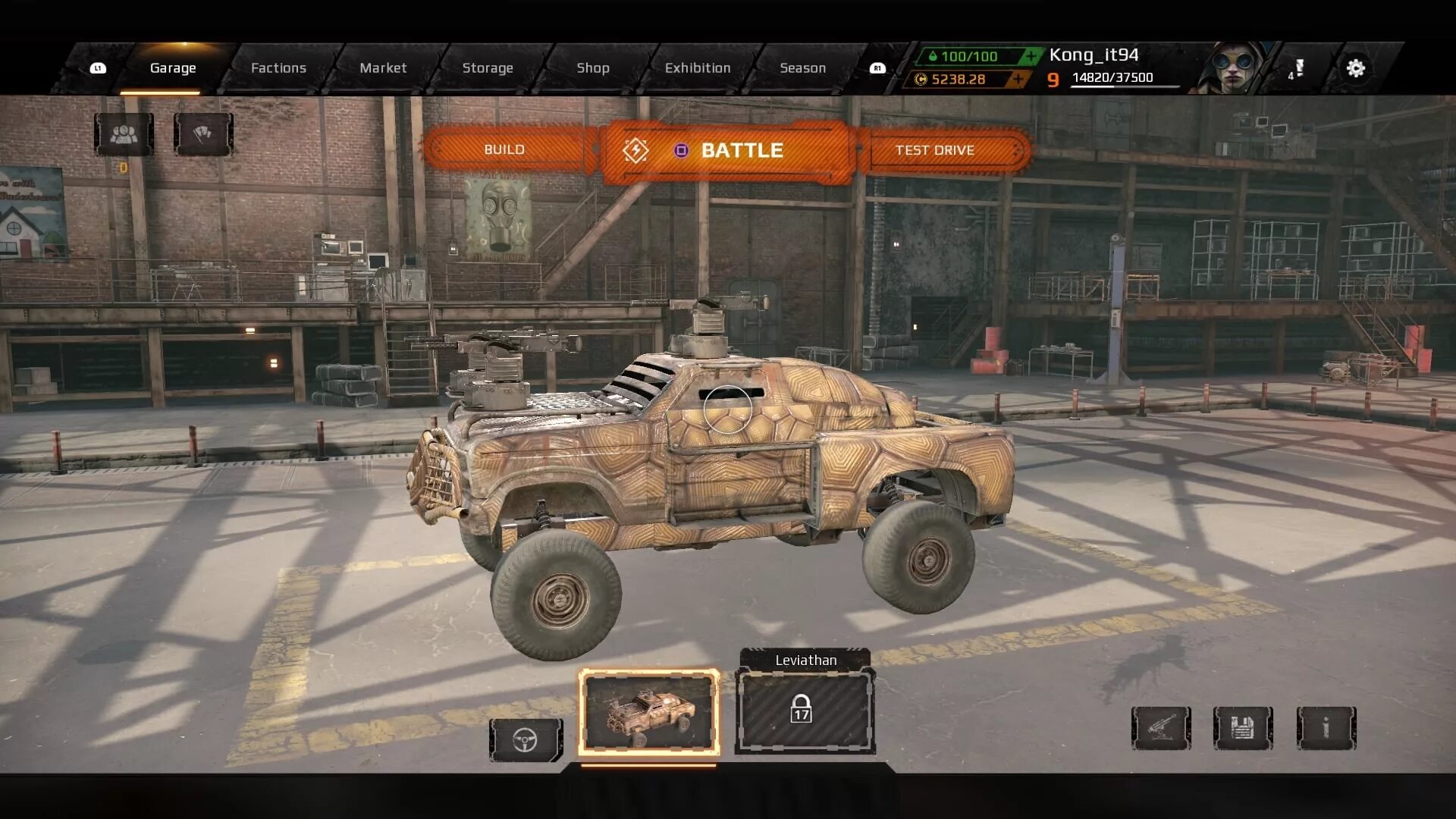1456x819 pixels.
Task: Choose the locked Leviathan slot
Action: pyautogui.click(x=805, y=711)
